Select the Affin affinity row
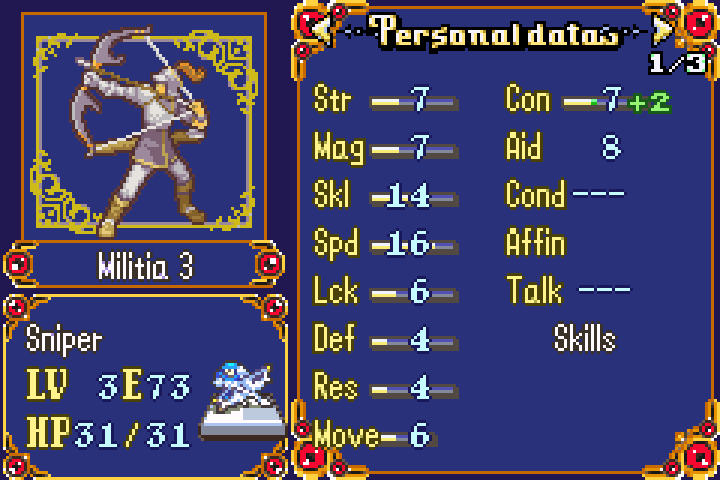The width and height of the screenshot is (720, 480). point(537,243)
